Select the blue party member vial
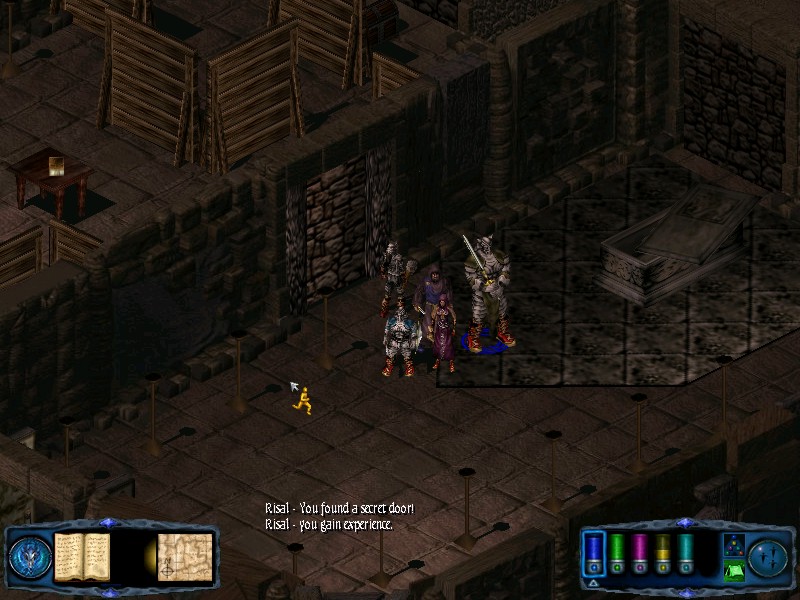800x600 pixels. (594, 553)
